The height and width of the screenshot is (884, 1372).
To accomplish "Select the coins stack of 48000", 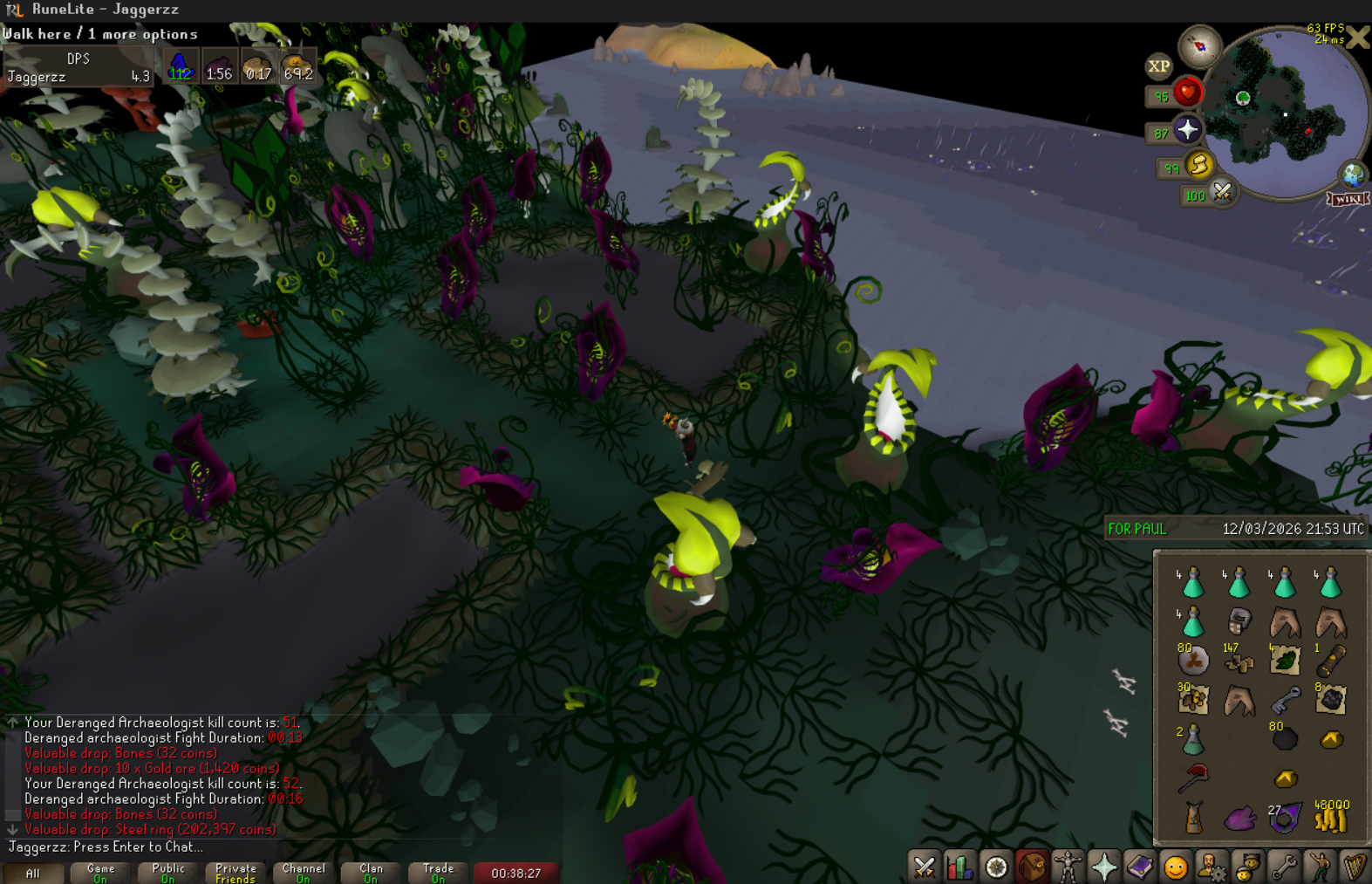I will click(x=1331, y=818).
